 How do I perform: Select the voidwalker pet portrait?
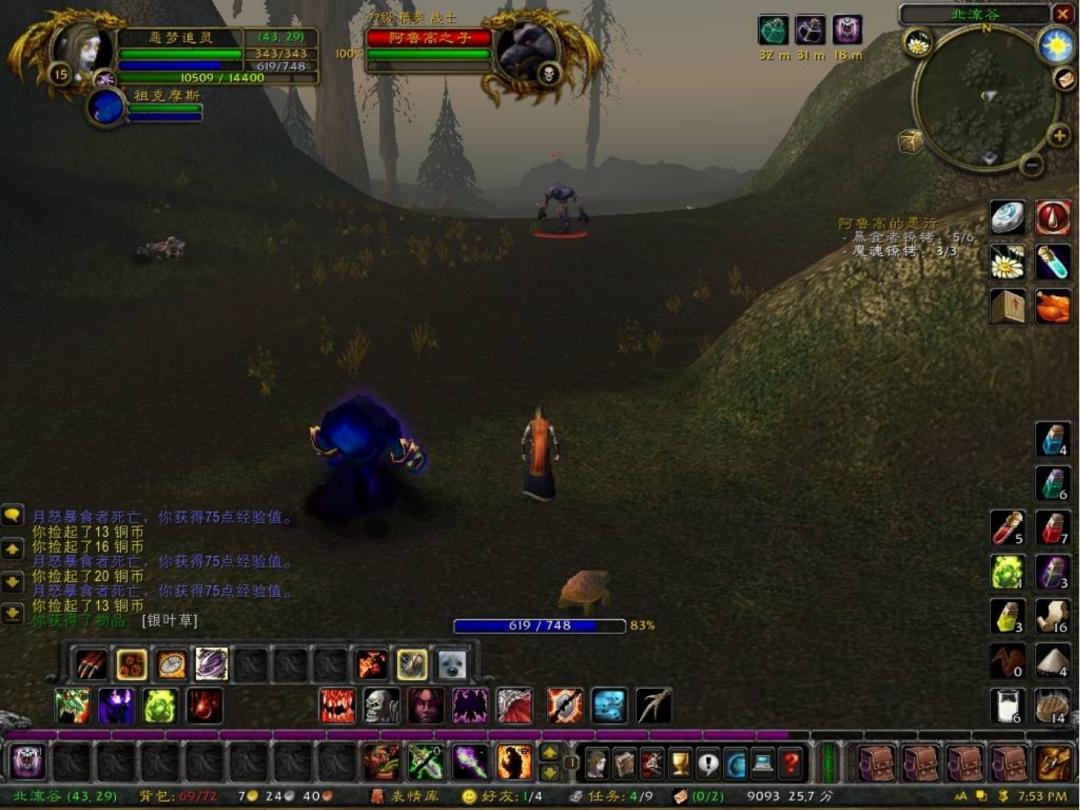click(x=105, y=106)
